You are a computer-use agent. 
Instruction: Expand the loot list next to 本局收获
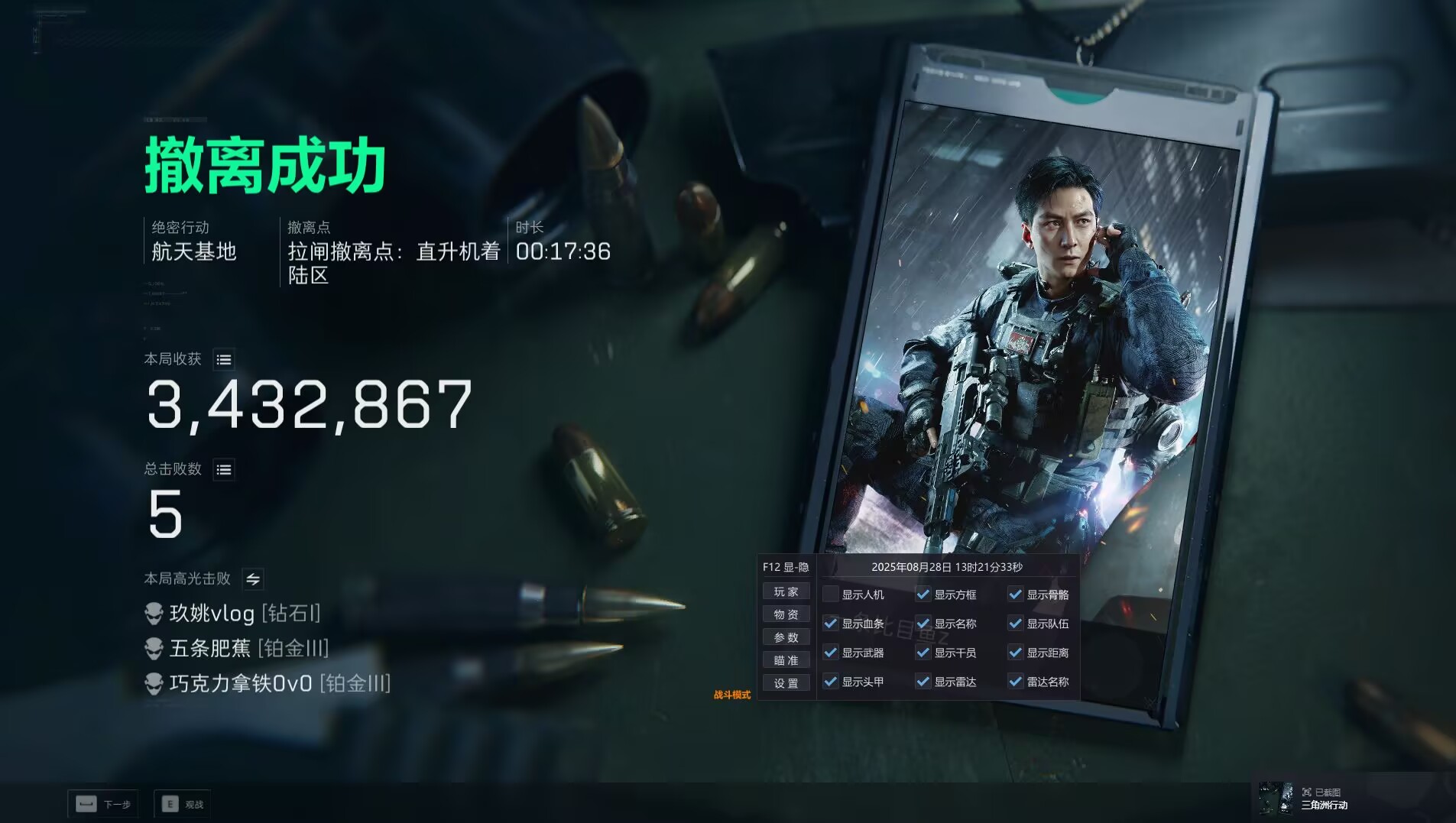[225, 359]
